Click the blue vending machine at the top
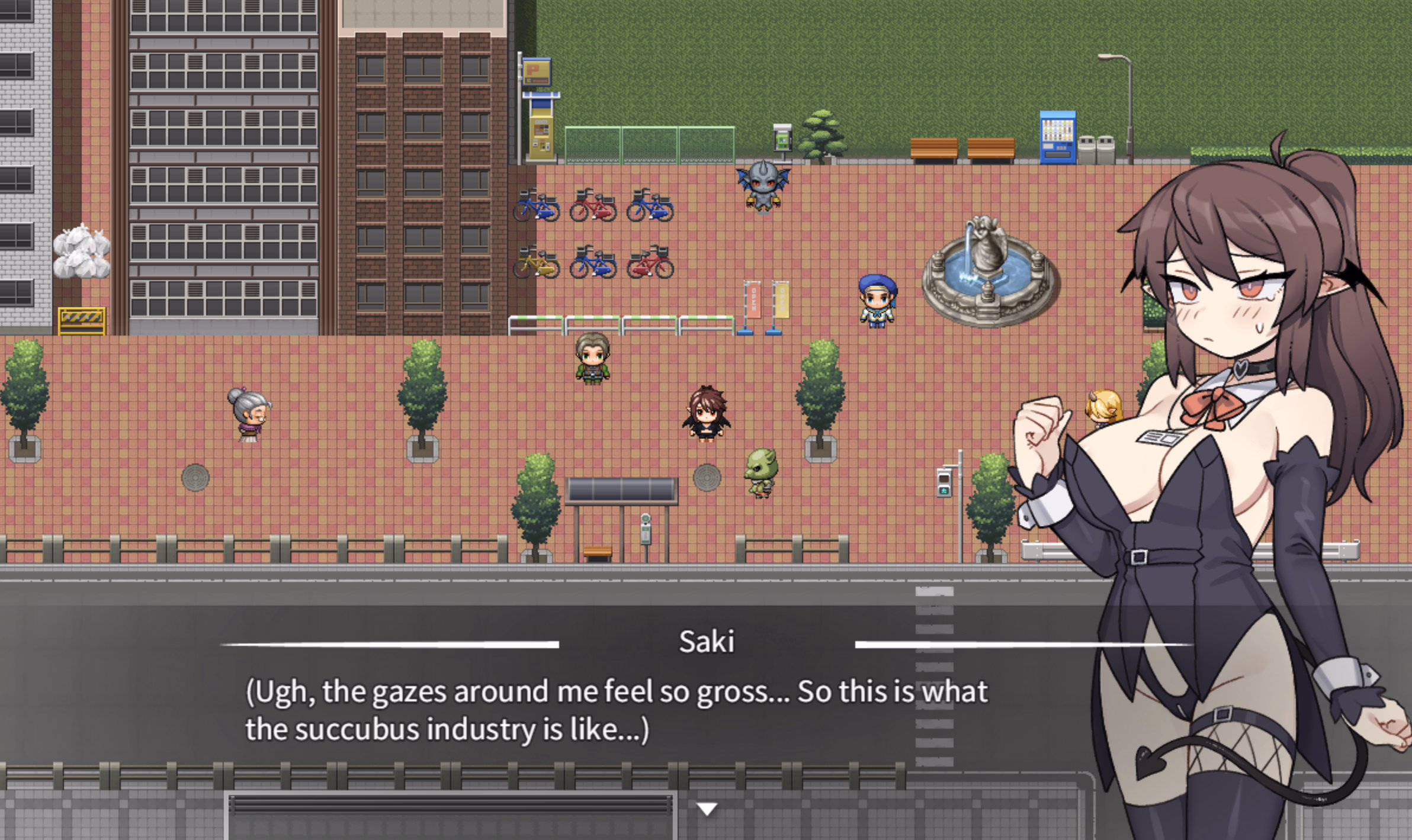Image resolution: width=1412 pixels, height=840 pixels. coord(1060,135)
